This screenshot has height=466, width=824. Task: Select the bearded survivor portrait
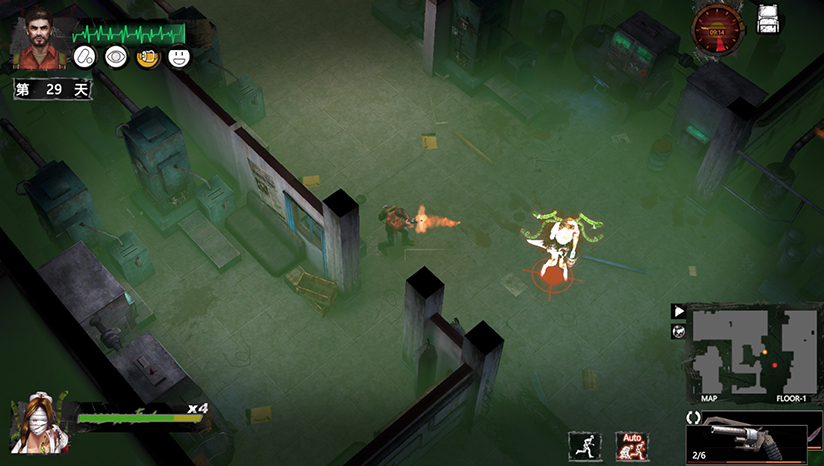(x=39, y=38)
